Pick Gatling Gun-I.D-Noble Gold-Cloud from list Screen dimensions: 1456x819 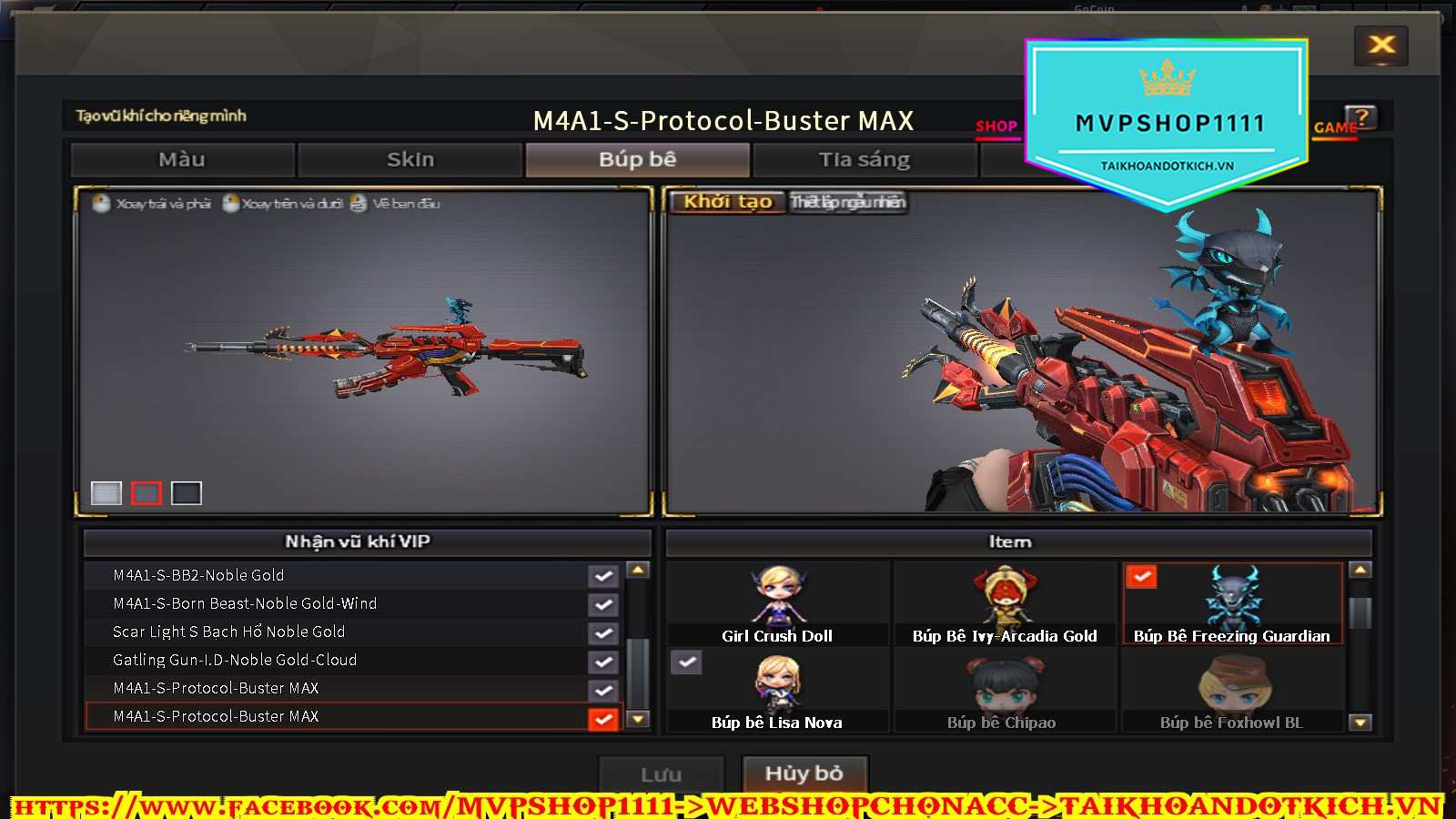337,660
